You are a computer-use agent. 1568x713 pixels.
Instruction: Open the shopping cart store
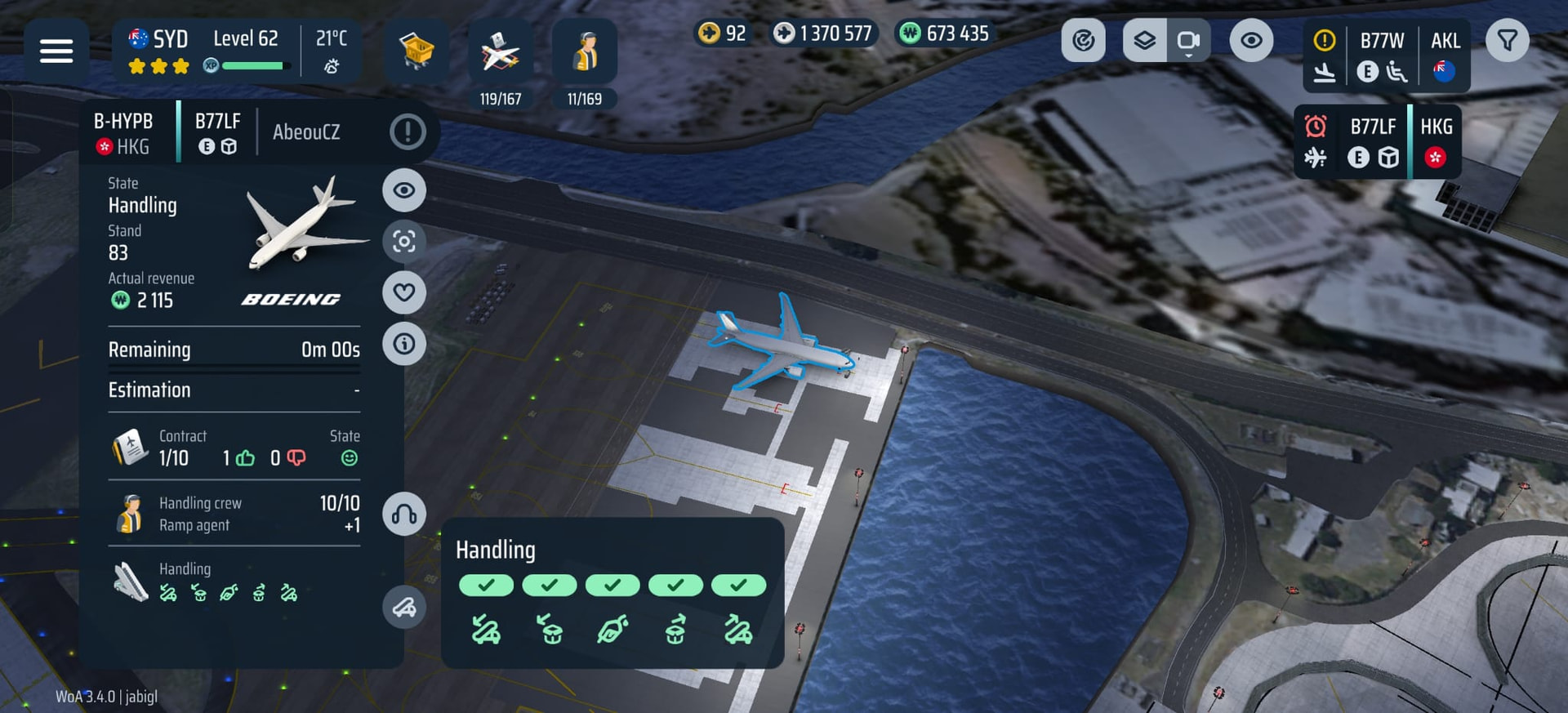pos(416,51)
